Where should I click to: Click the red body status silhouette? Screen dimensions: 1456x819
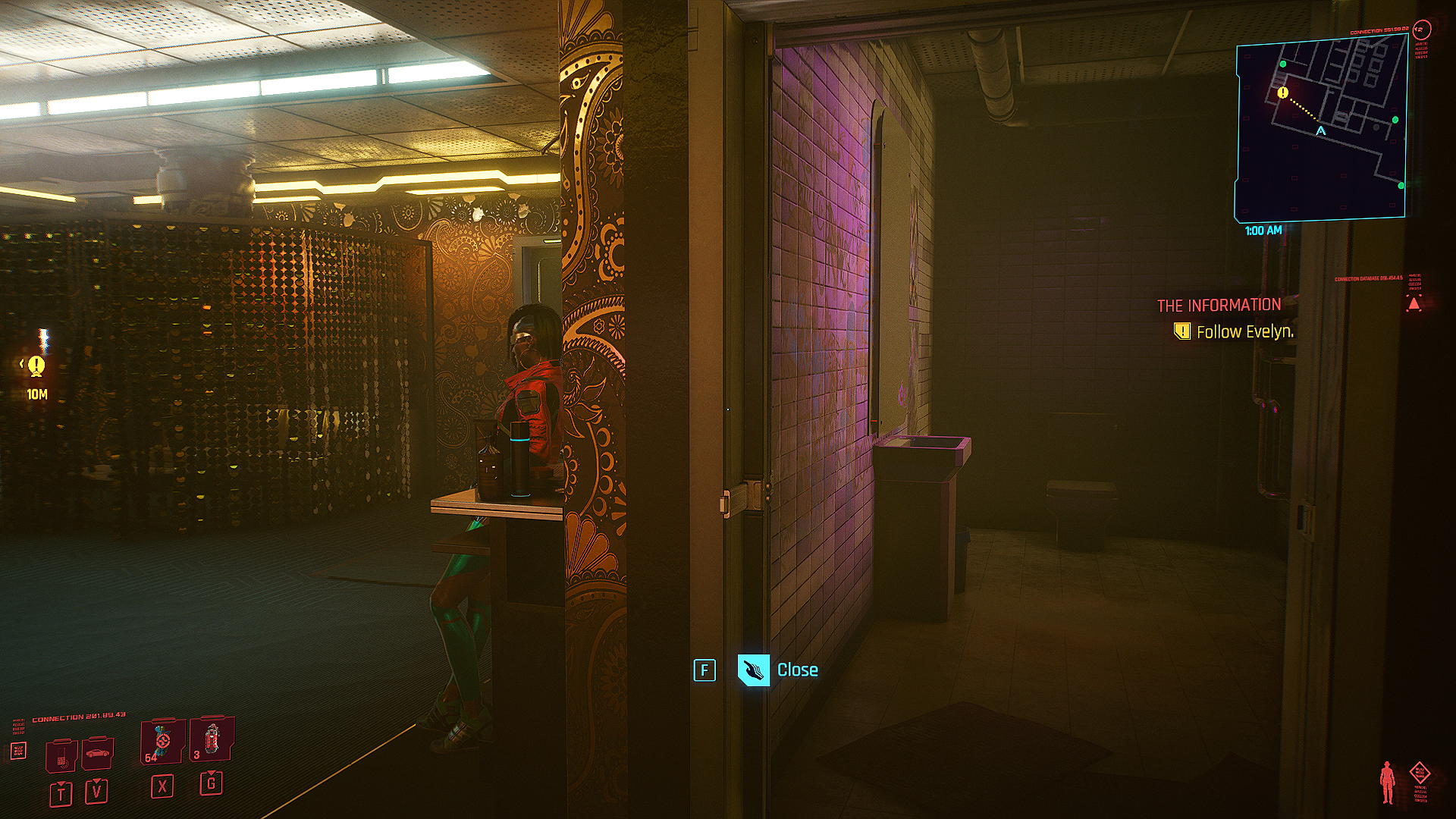(1388, 782)
